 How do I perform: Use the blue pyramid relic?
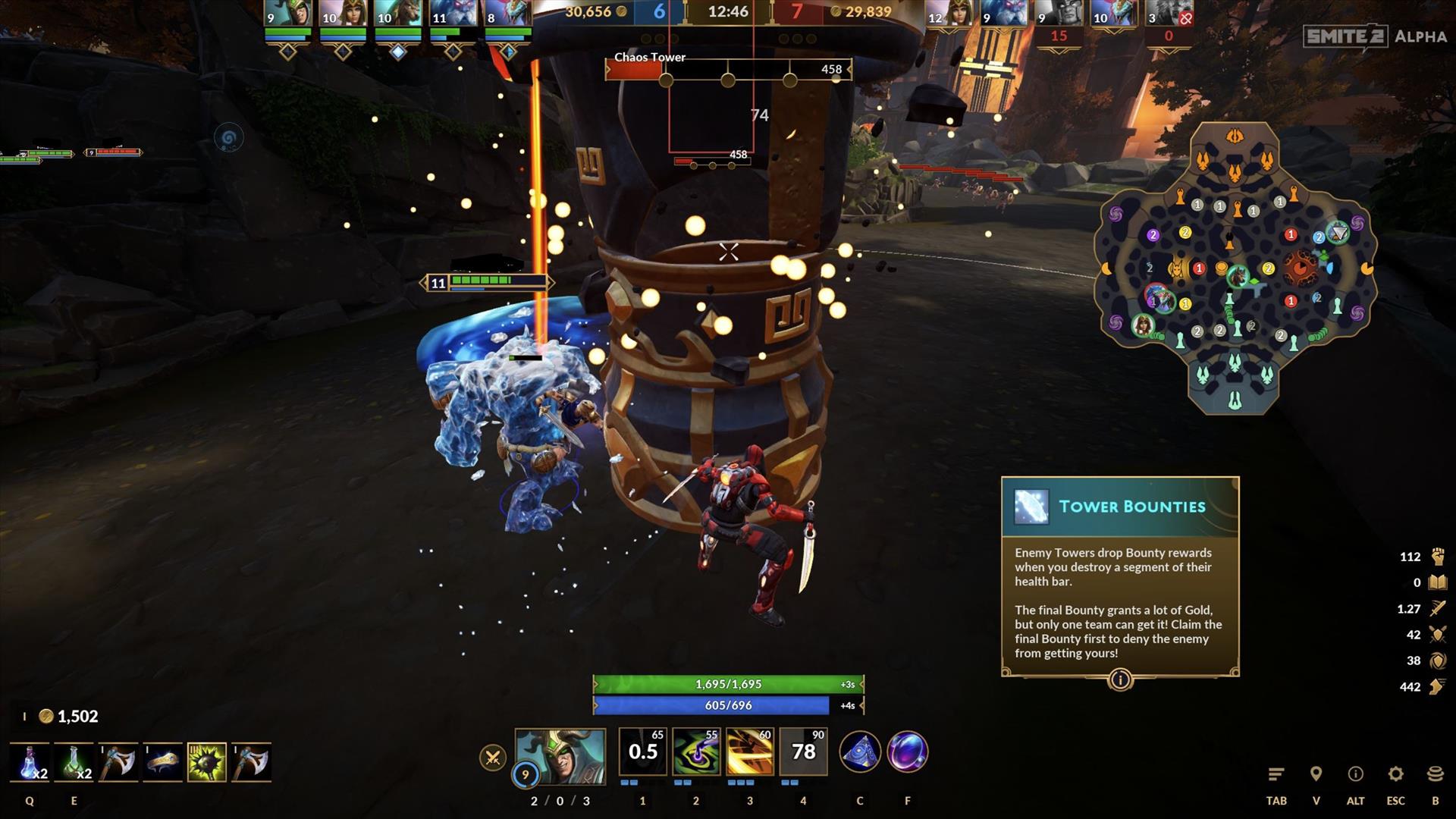point(860,752)
